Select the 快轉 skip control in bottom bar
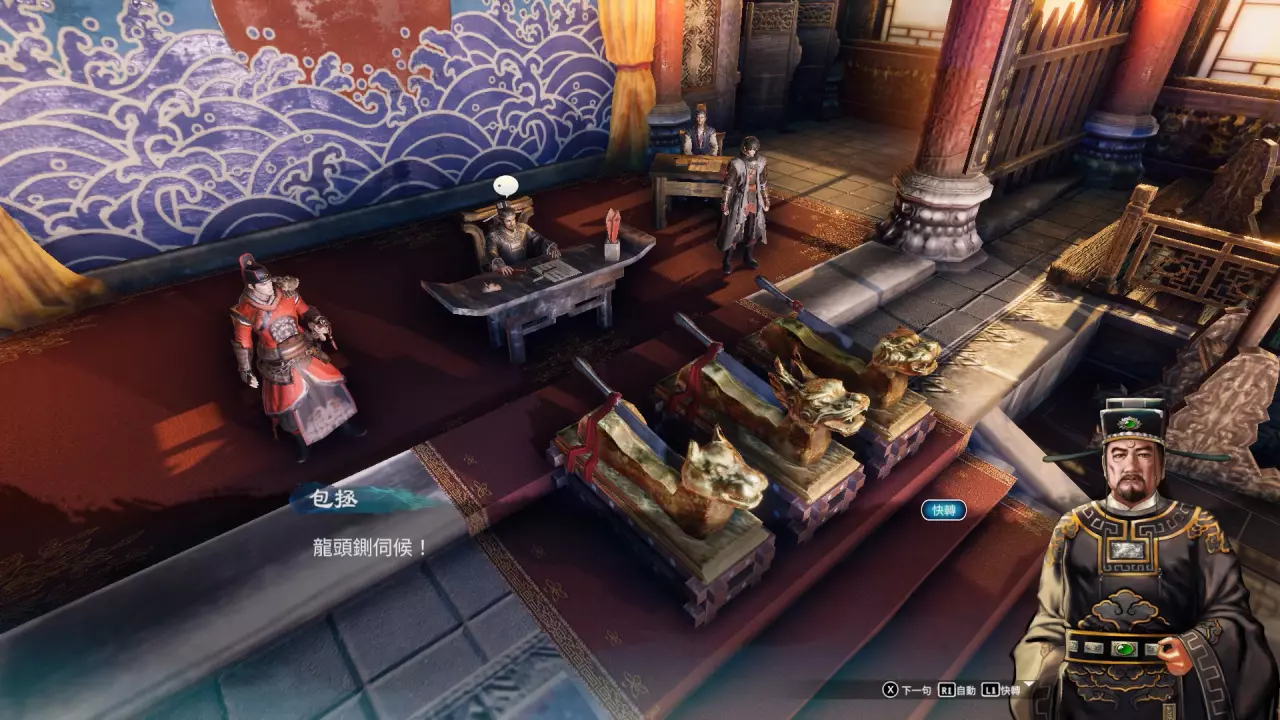This screenshot has width=1280, height=720. click(1010, 689)
